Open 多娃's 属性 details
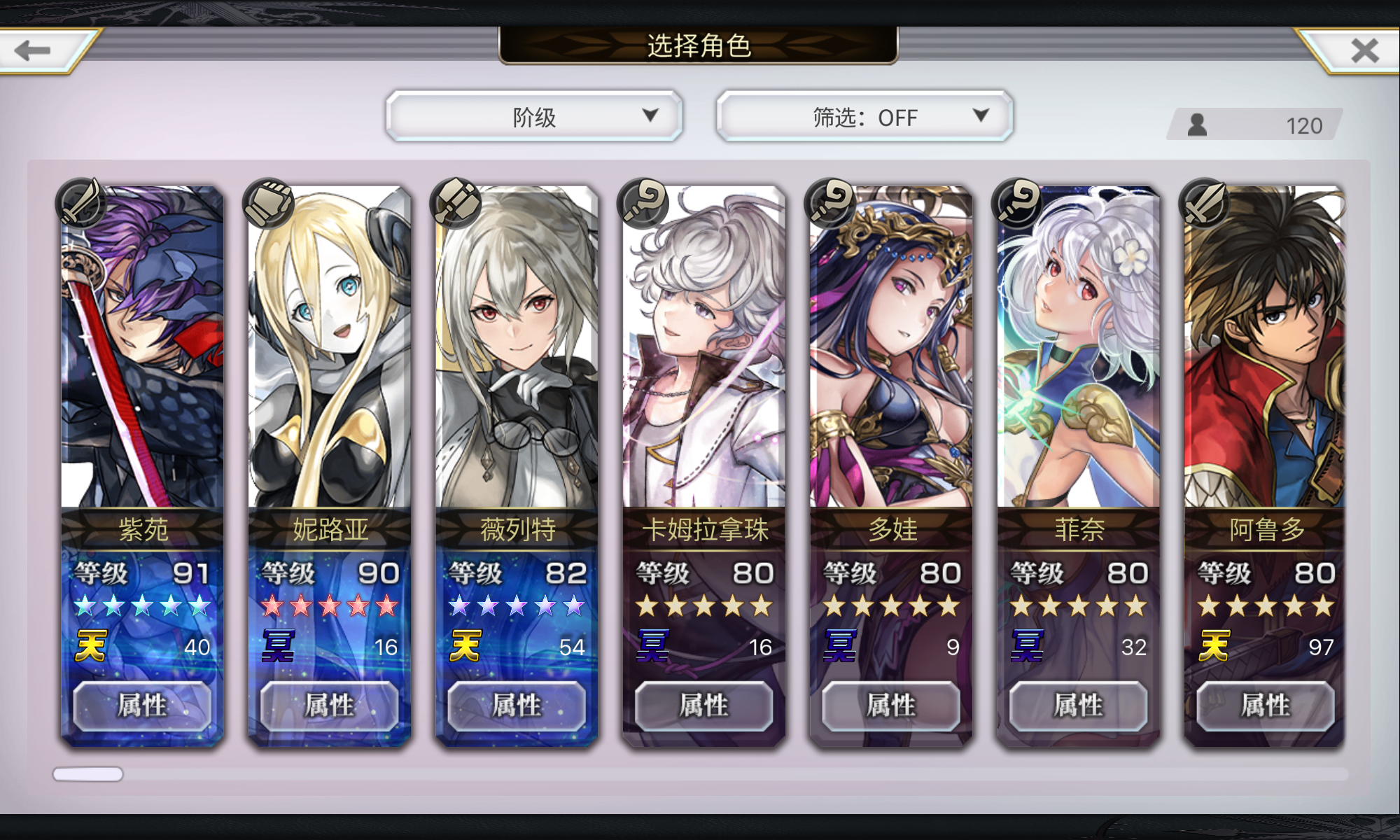This screenshot has width=1400, height=840. (x=888, y=706)
